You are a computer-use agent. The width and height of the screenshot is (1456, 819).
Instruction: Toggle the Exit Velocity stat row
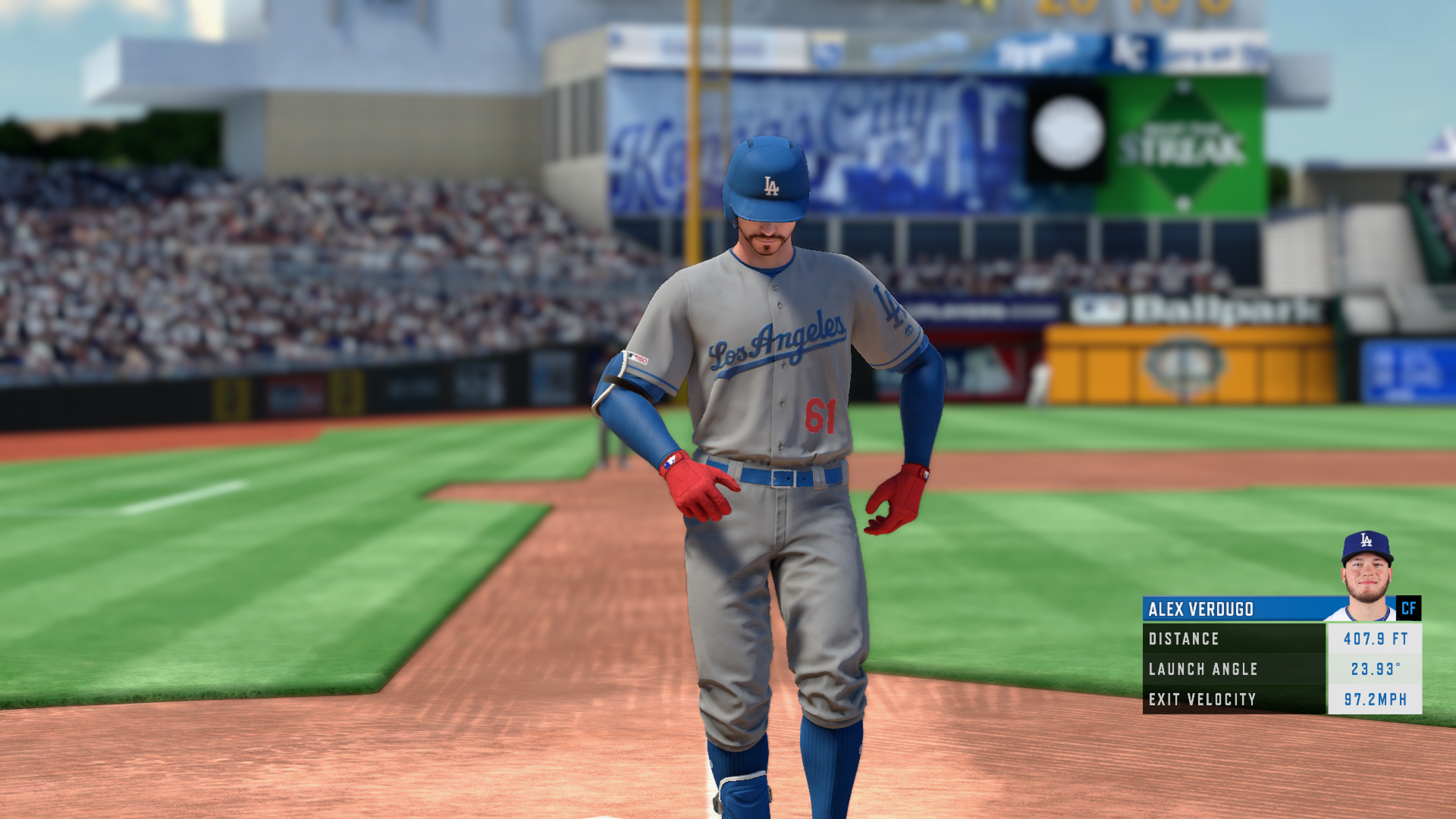point(1251,700)
